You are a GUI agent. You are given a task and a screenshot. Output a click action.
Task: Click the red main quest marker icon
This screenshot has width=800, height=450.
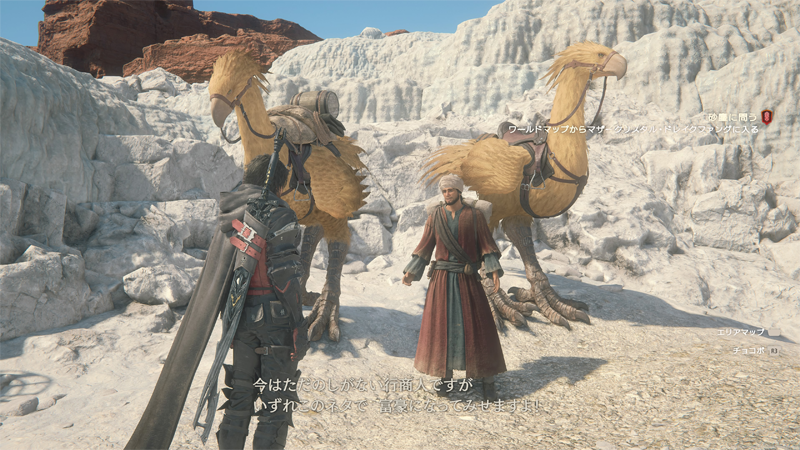(x=767, y=117)
